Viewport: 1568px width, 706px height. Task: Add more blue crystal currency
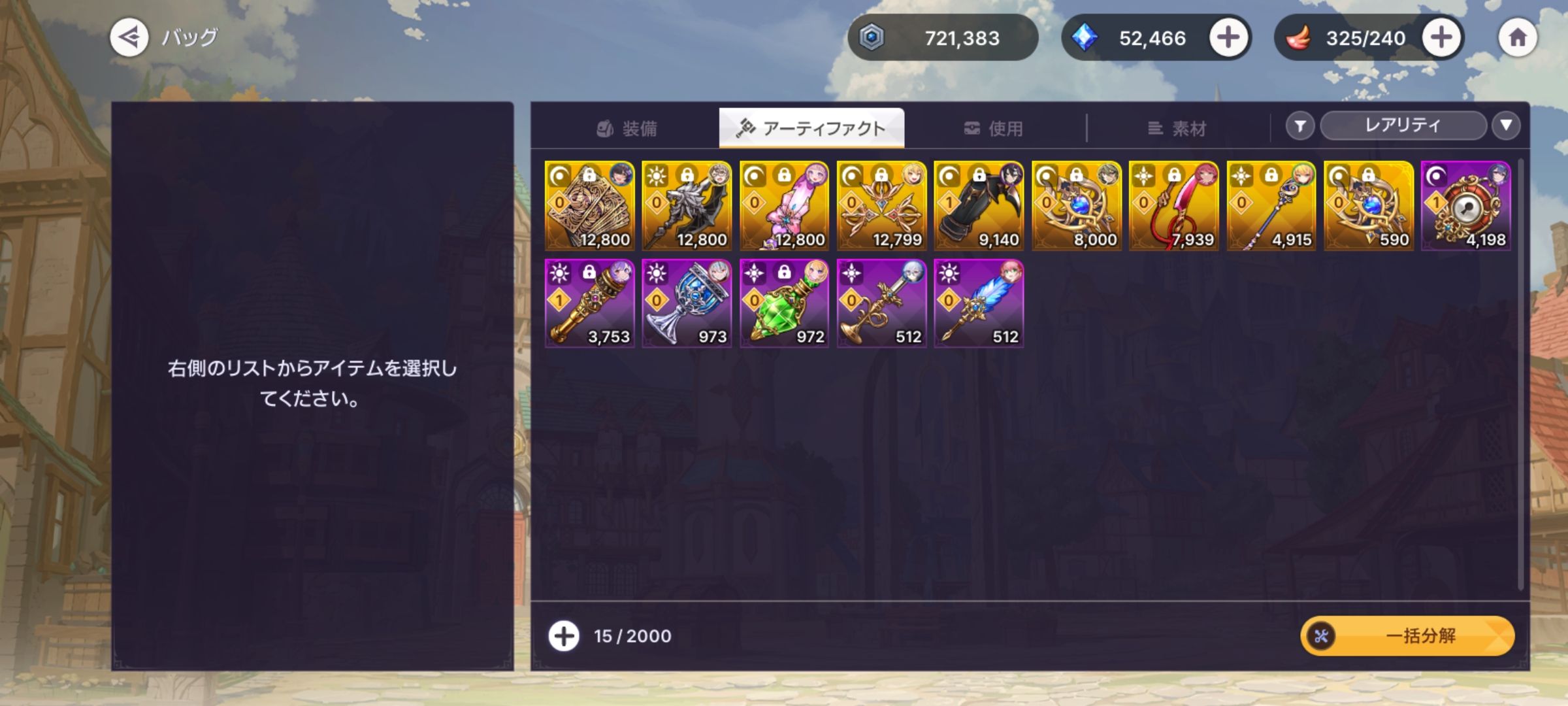(1228, 37)
